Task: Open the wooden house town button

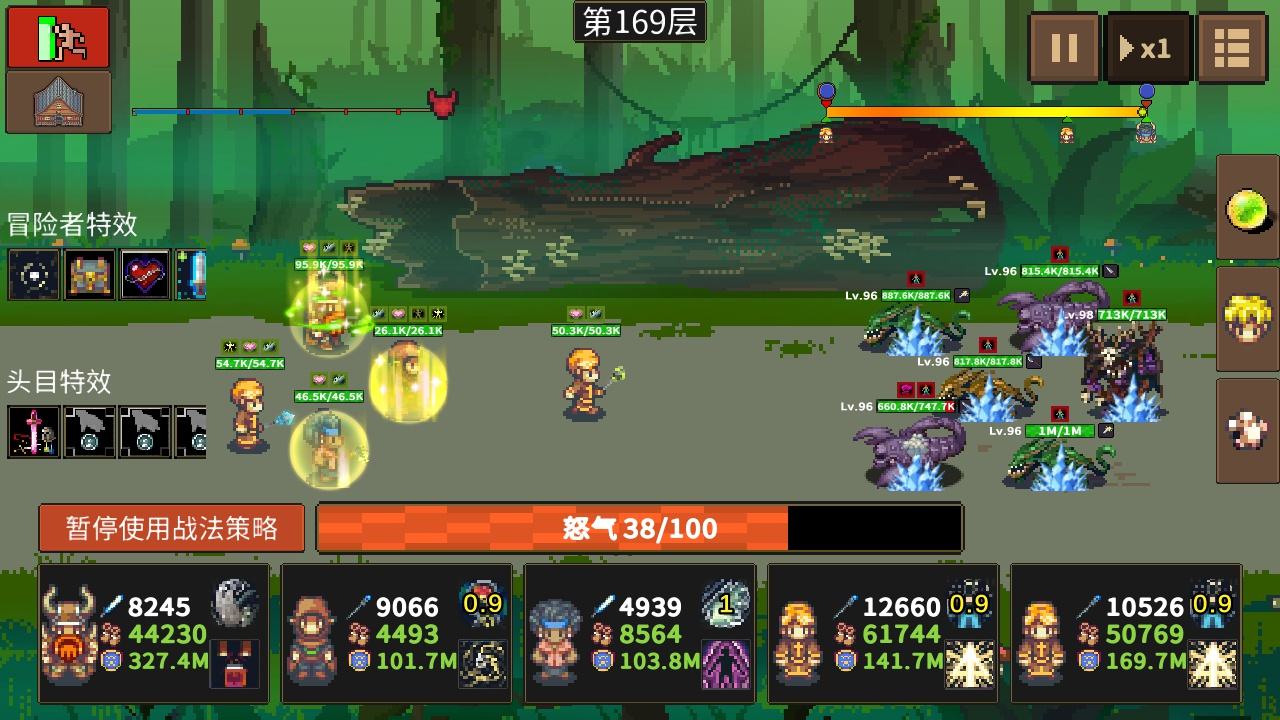Action: [x=58, y=102]
